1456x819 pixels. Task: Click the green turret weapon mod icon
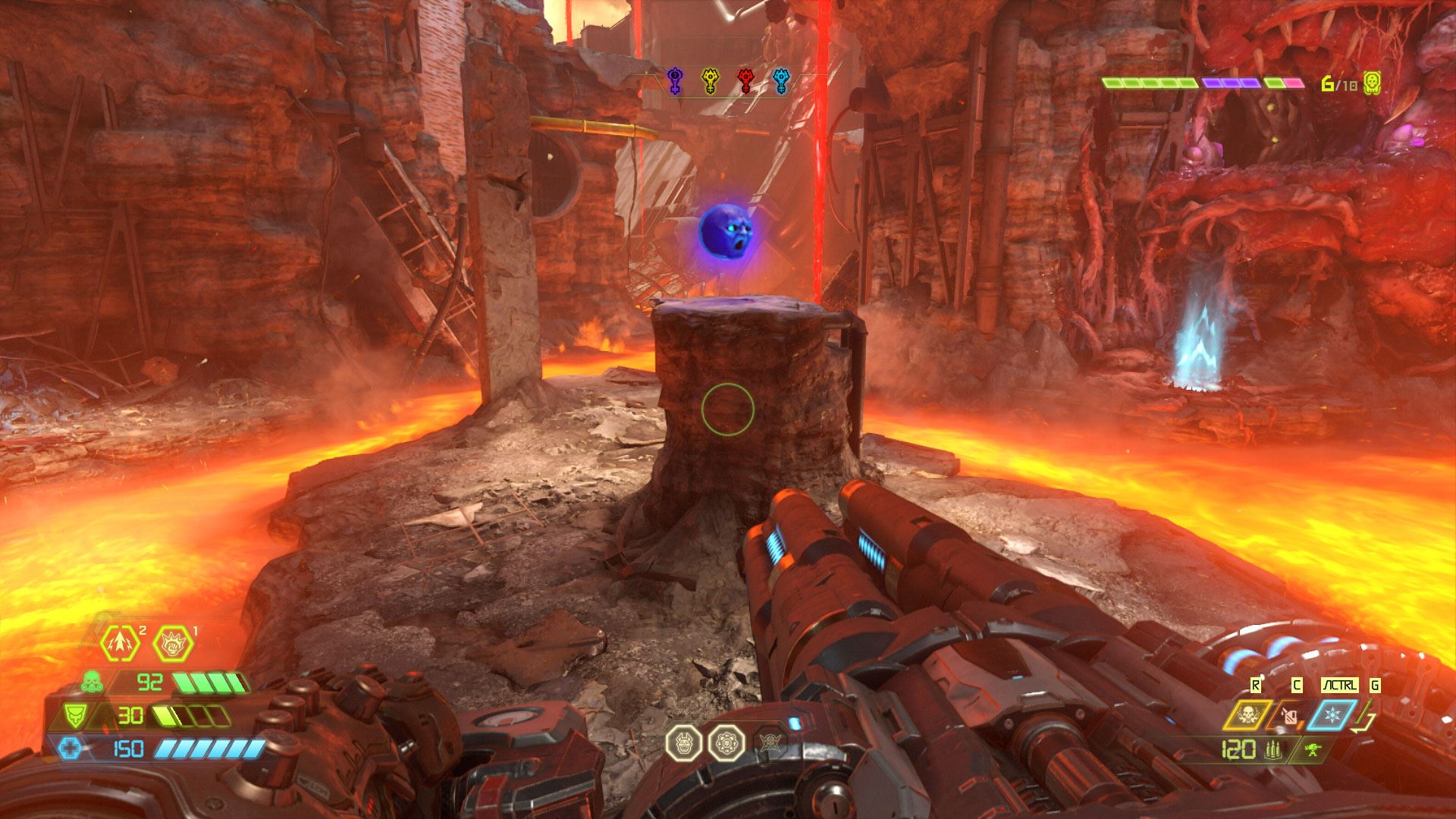(x=1313, y=751)
